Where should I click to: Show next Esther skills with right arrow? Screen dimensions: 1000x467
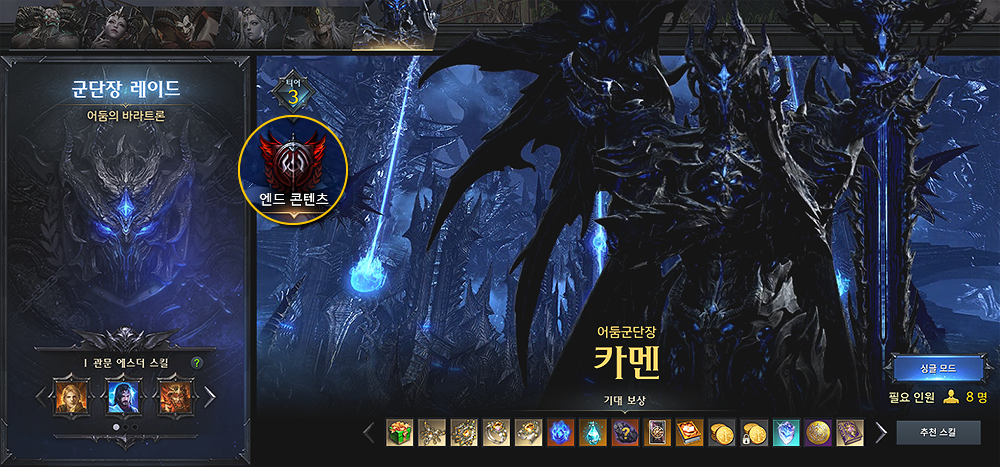(210, 396)
